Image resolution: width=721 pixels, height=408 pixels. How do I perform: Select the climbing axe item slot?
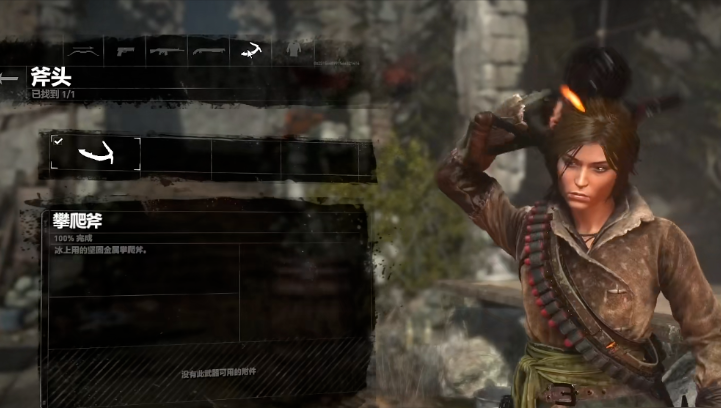(96, 153)
